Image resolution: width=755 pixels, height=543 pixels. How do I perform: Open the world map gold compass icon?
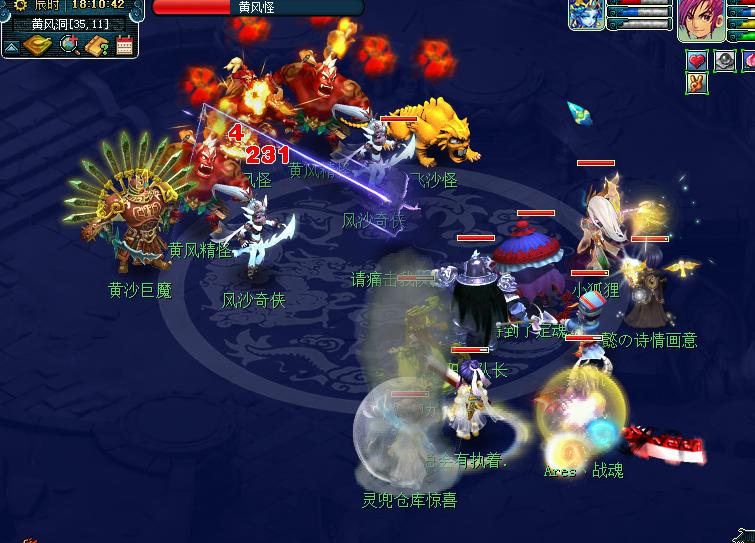click(38, 45)
